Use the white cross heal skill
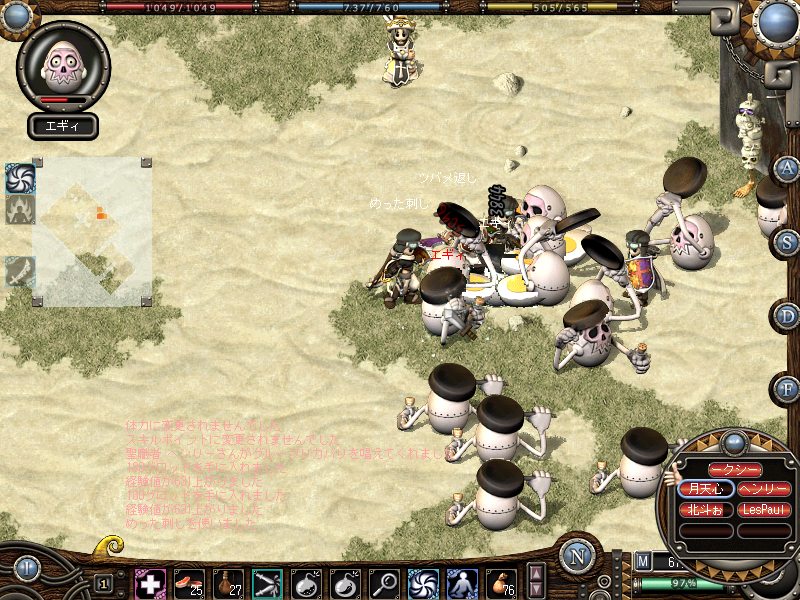Image resolution: width=800 pixels, height=600 pixels. pos(150,583)
